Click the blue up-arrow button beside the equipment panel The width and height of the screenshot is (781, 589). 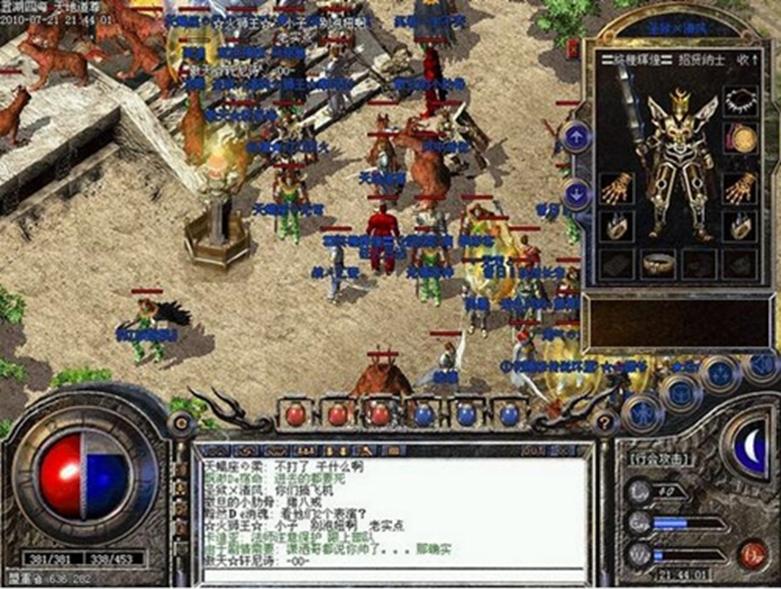[576, 137]
